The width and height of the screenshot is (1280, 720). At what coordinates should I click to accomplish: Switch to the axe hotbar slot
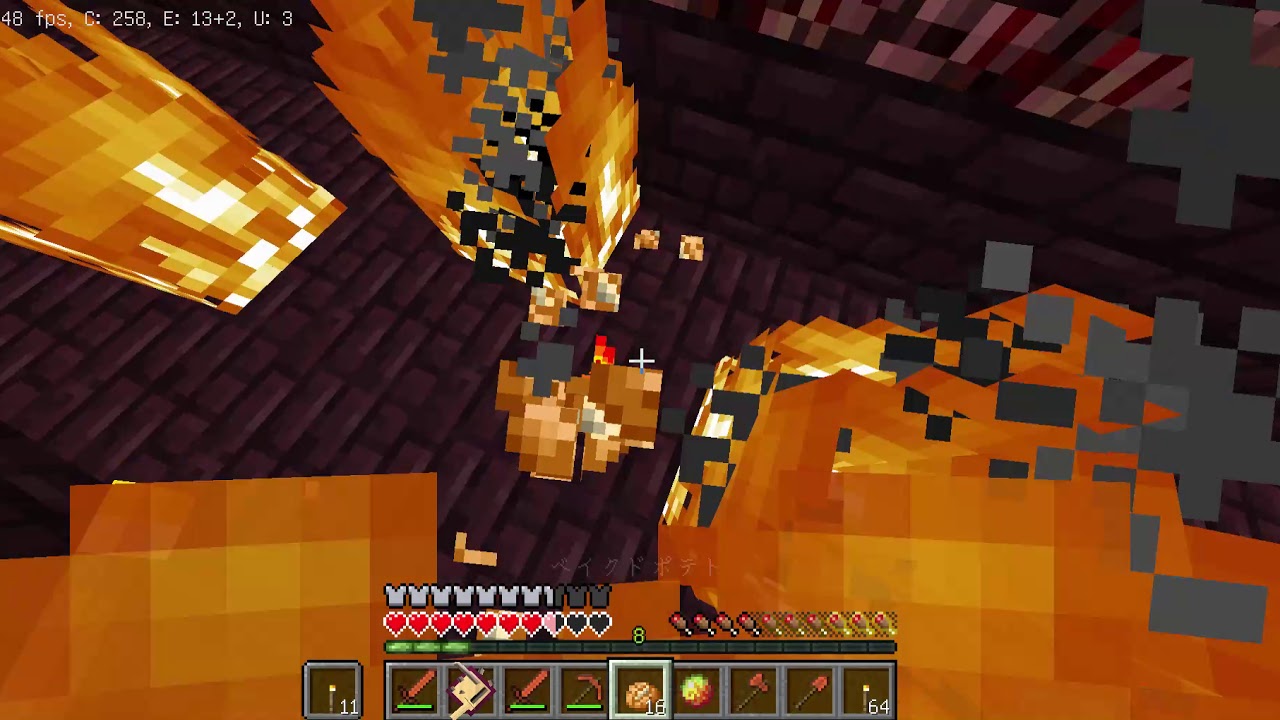(753, 691)
